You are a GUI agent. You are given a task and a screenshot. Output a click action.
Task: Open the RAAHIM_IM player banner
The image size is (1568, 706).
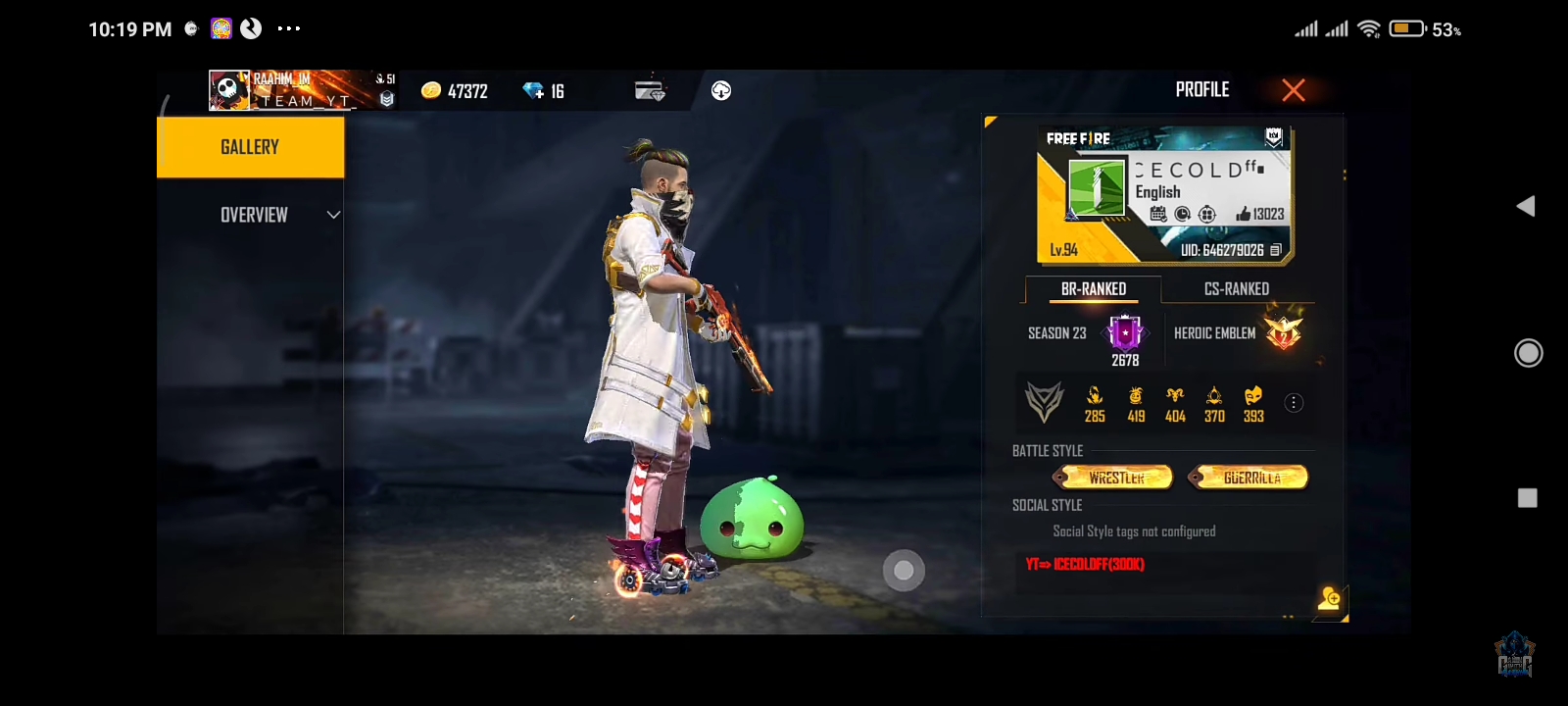pyautogui.click(x=294, y=90)
